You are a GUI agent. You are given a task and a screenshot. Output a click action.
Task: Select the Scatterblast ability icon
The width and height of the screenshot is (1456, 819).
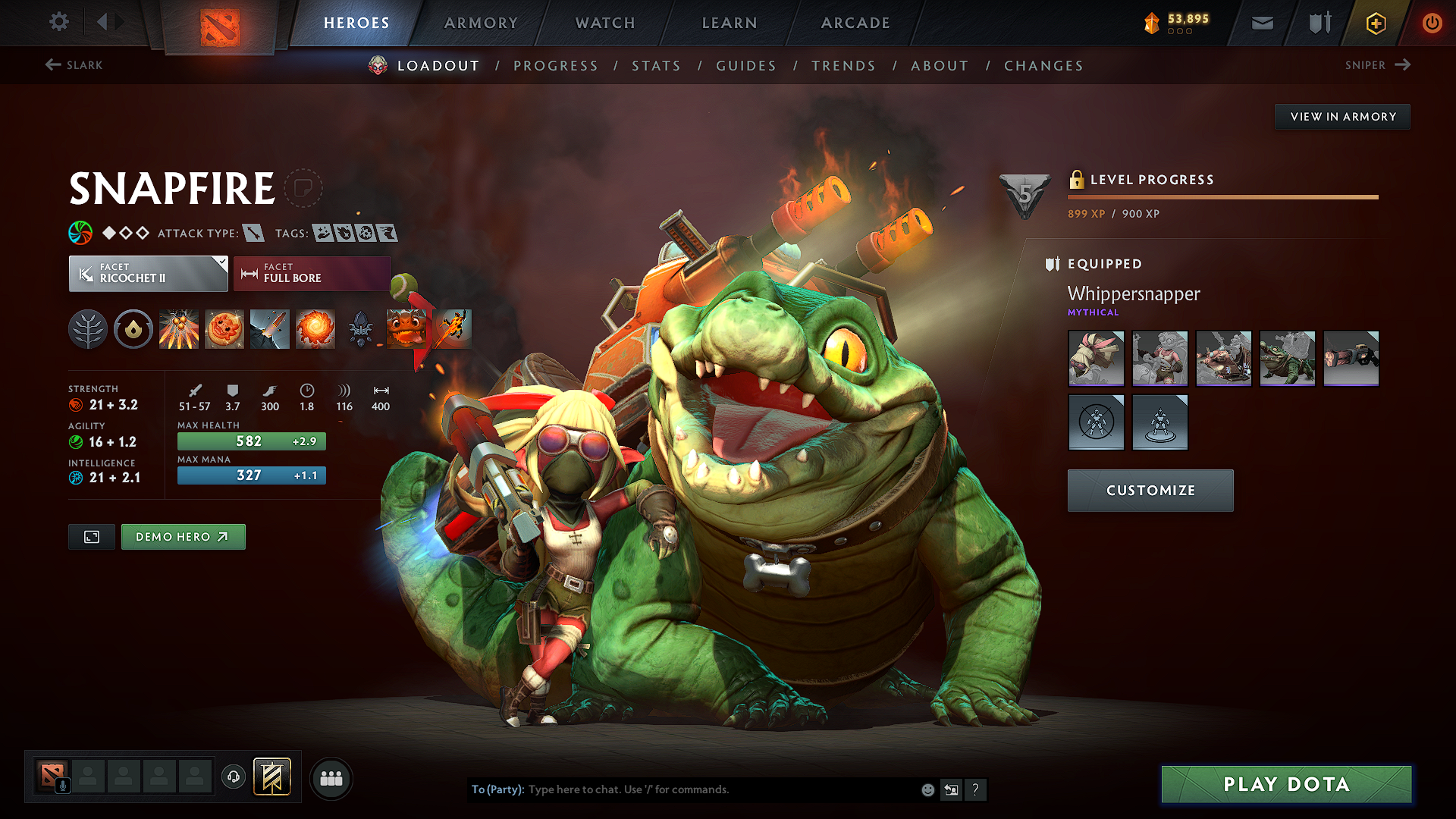[179, 329]
